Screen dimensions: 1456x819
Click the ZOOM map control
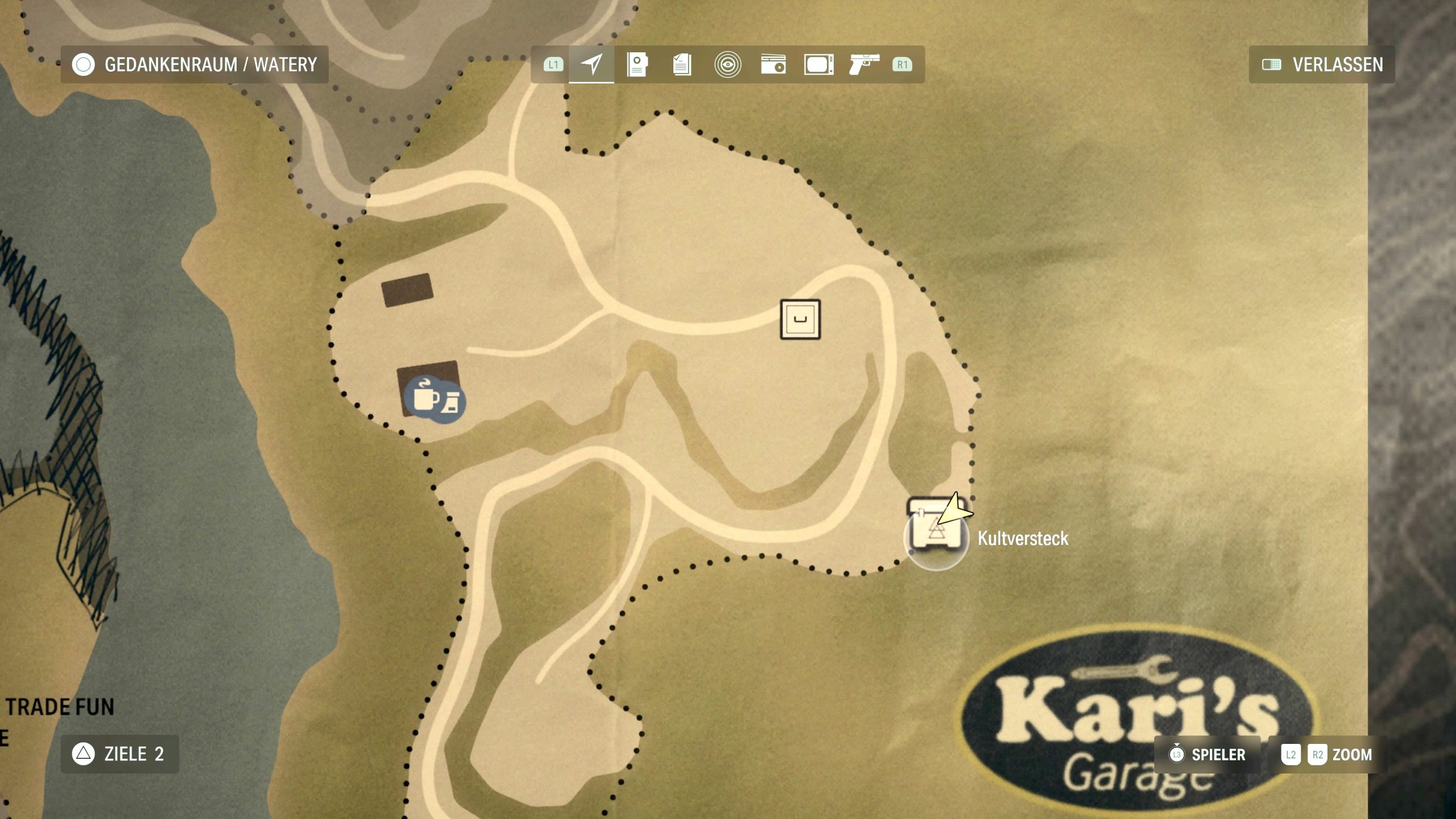[1327, 755]
